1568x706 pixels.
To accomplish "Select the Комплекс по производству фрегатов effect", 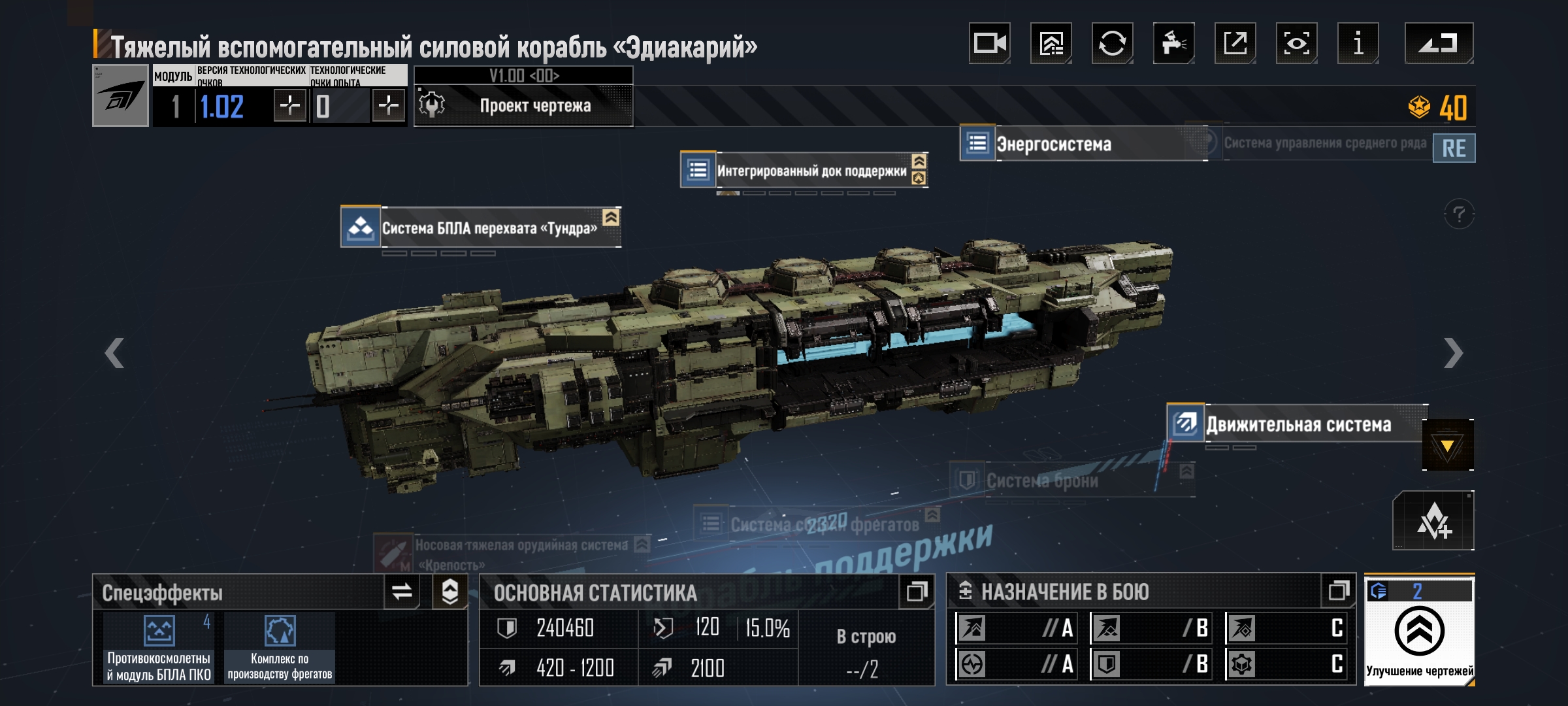I will [x=280, y=647].
